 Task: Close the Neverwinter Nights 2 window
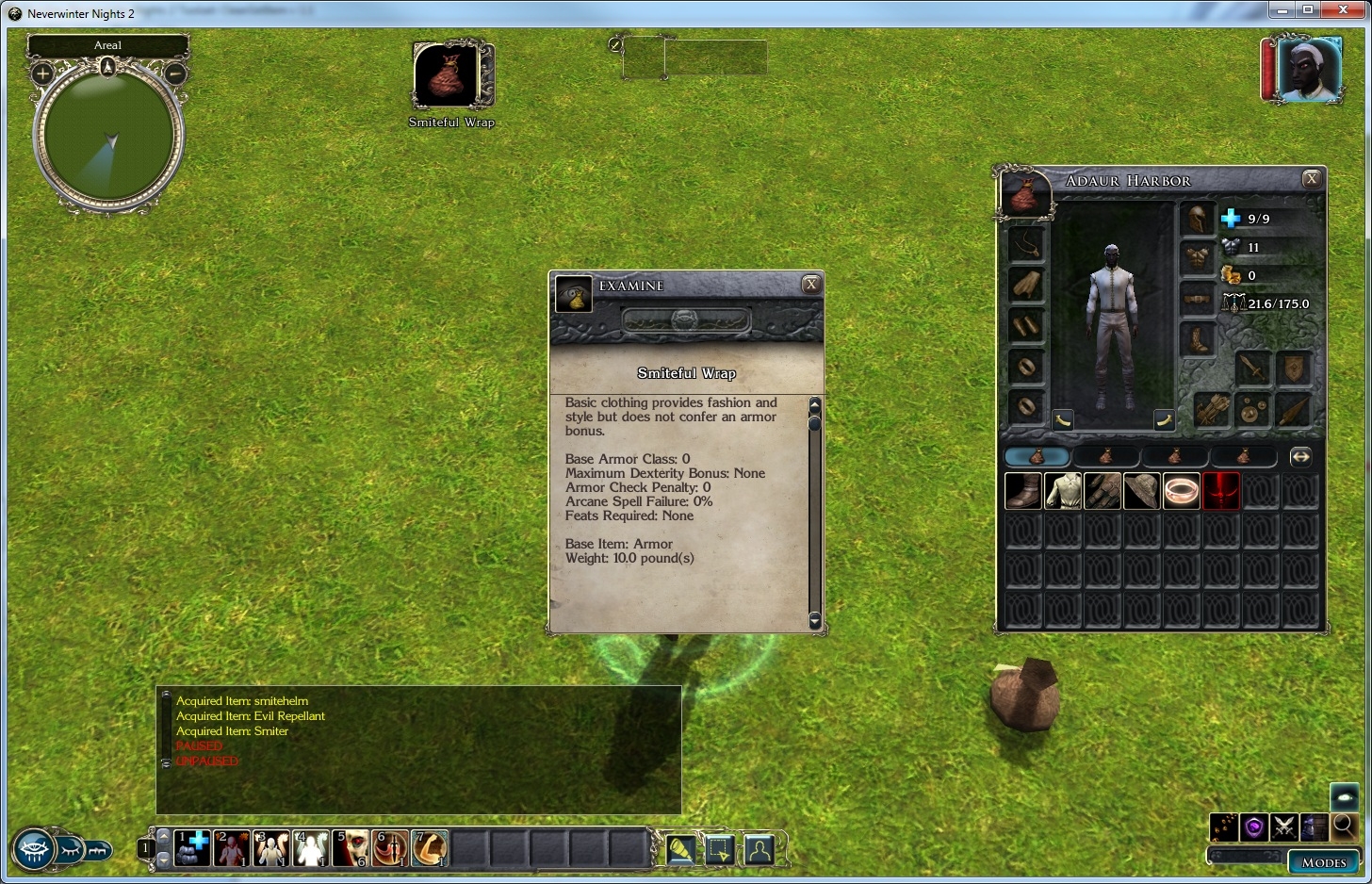click(x=1345, y=10)
